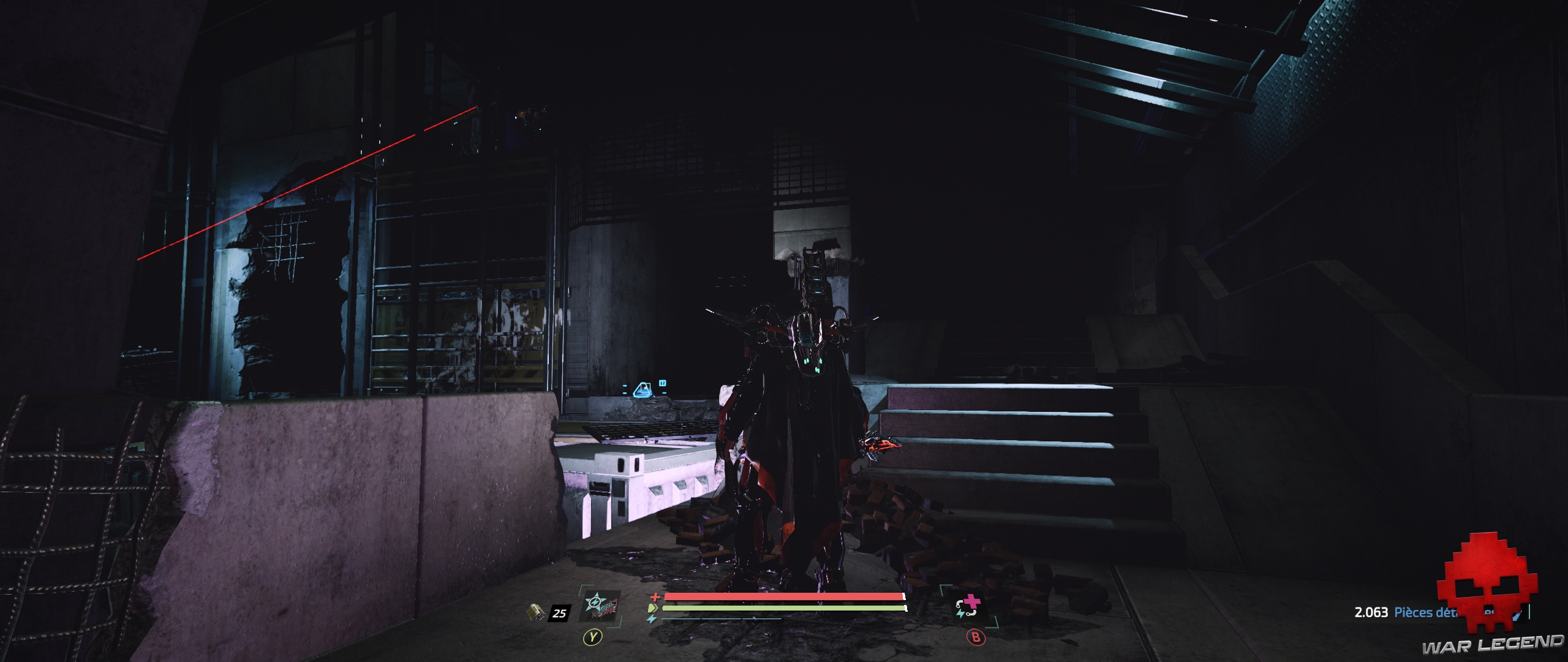Click the lightning star emblem on the equipped item
Image resolution: width=1568 pixels, height=662 pixels.
pos(594,603)
